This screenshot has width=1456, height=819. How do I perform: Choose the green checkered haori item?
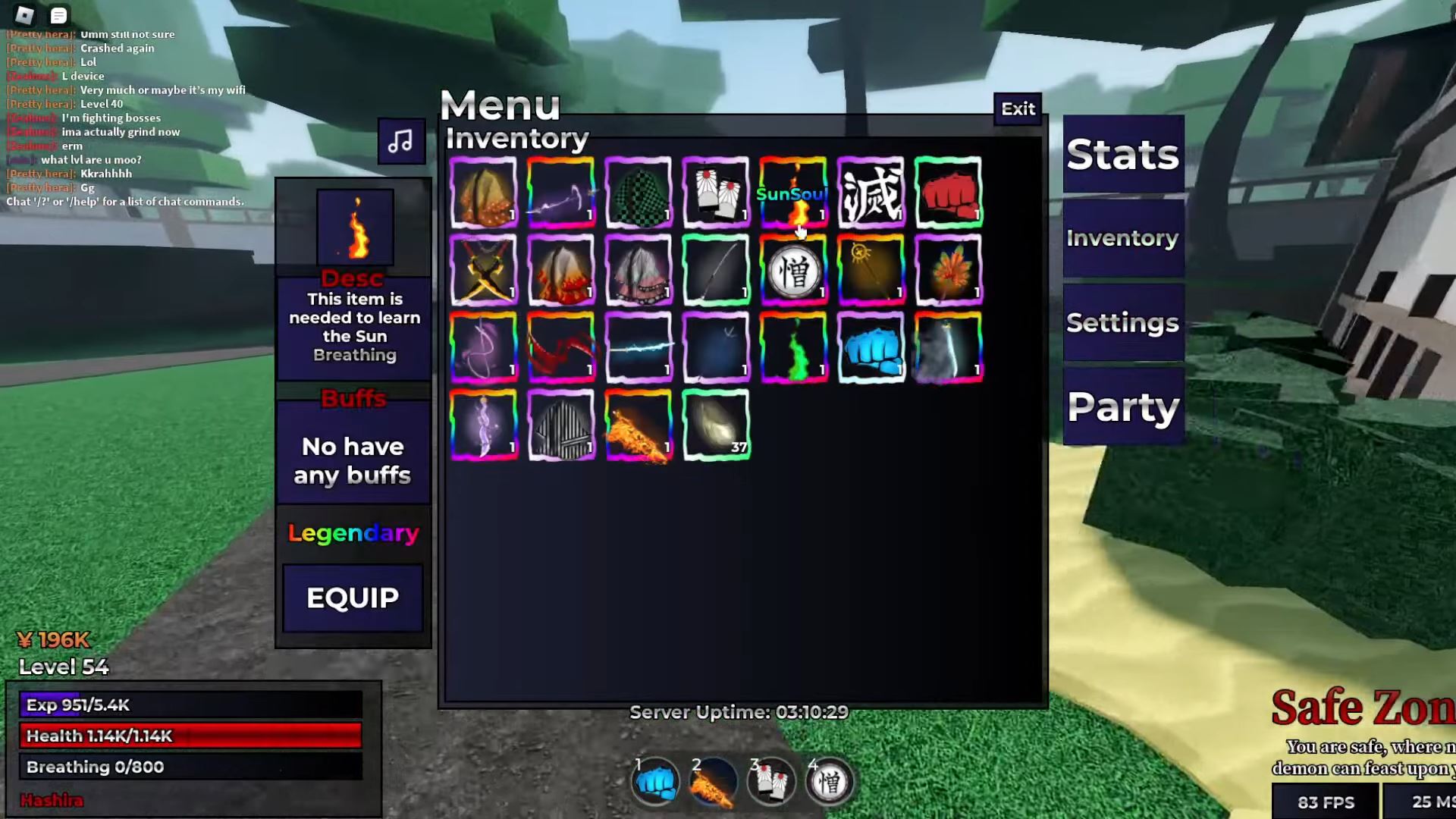click(639, 193)
